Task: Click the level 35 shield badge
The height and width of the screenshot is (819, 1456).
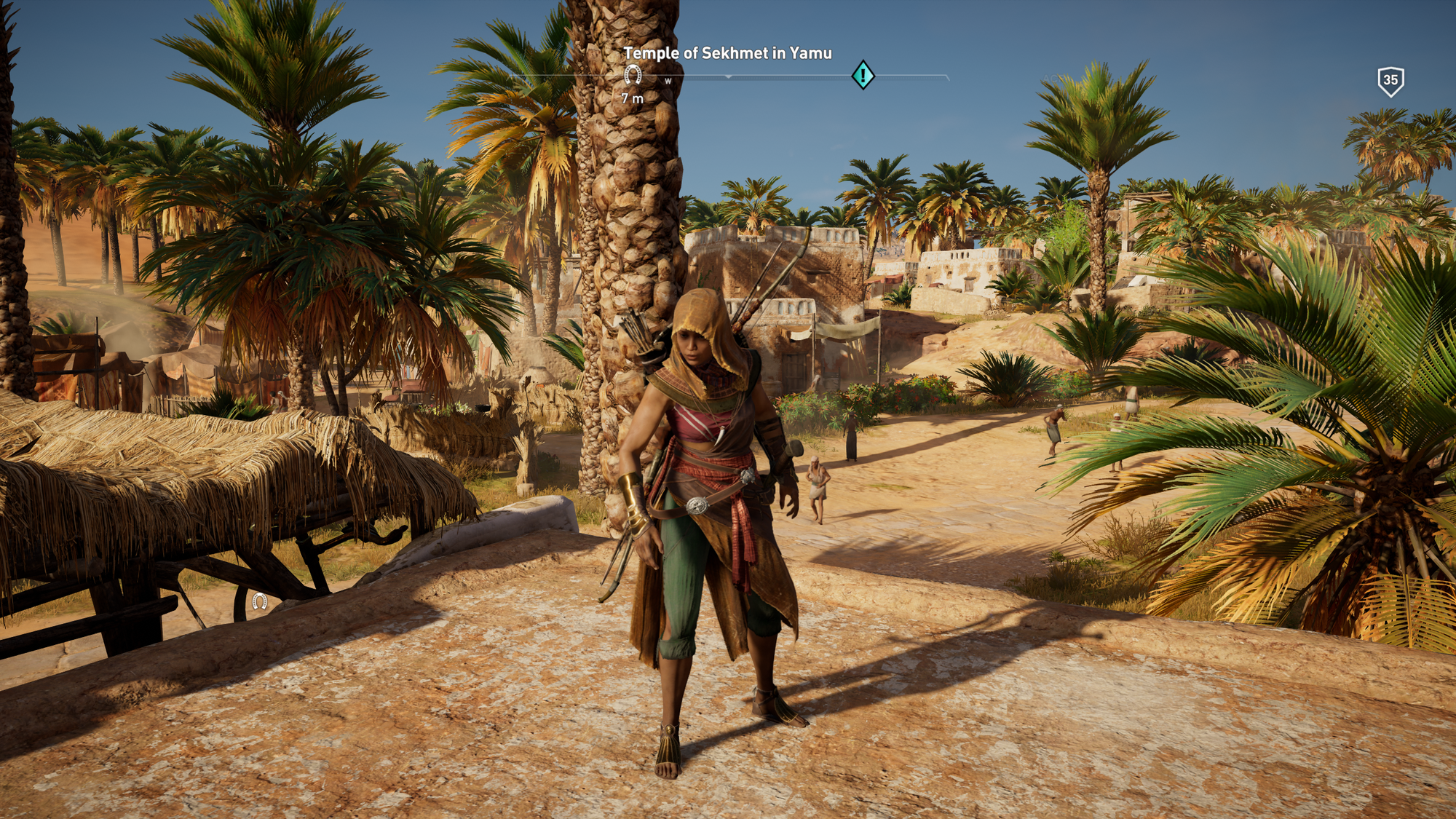Action: click(1390, 81)
